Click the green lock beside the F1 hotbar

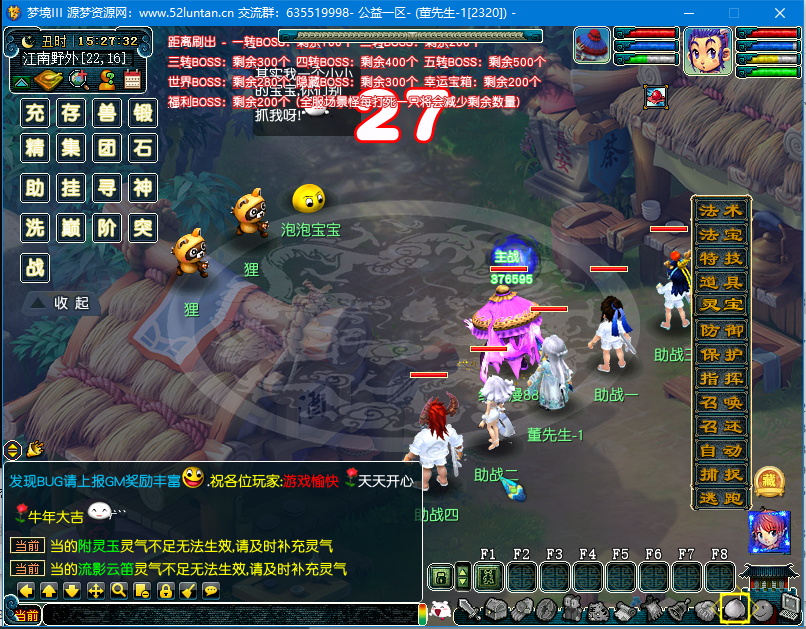[x=438, y=577]
